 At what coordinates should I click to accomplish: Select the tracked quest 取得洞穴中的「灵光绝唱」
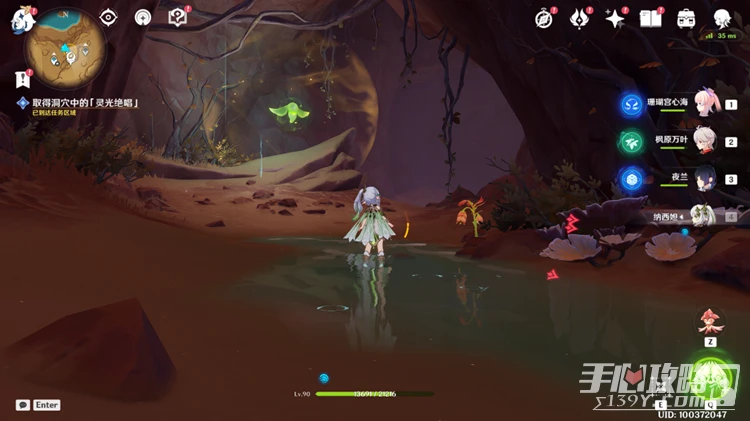coord(83,103)
